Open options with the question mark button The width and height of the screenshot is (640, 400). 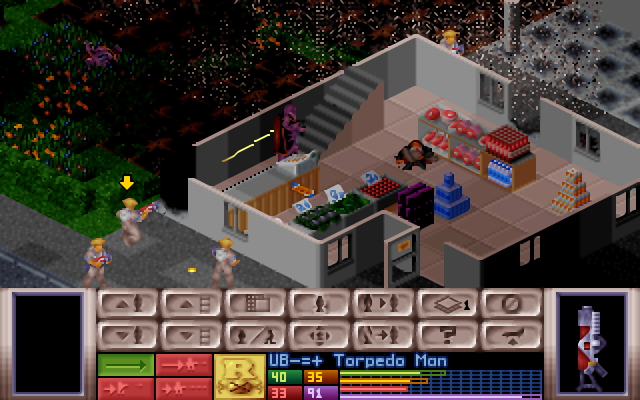(447, 335)
